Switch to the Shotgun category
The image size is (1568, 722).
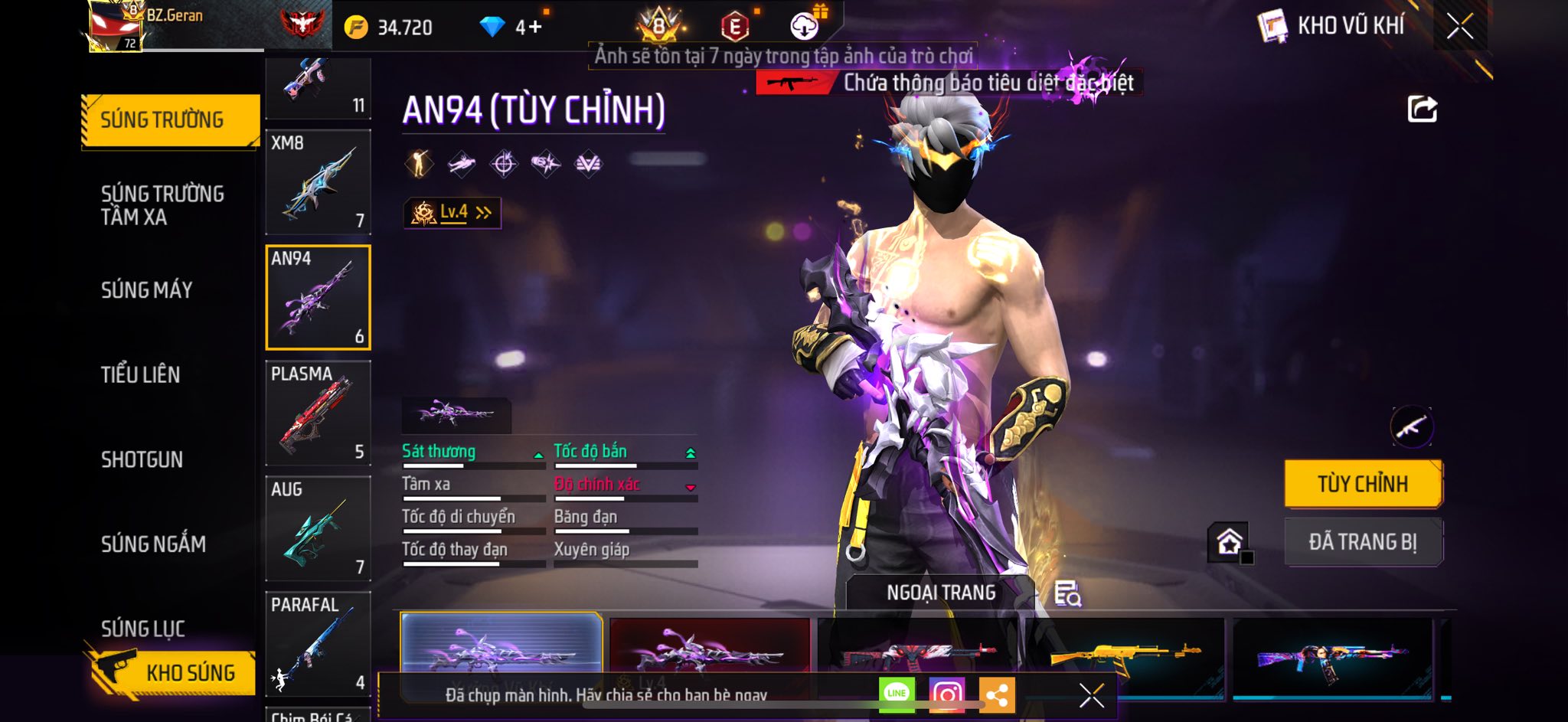[142, 459]
